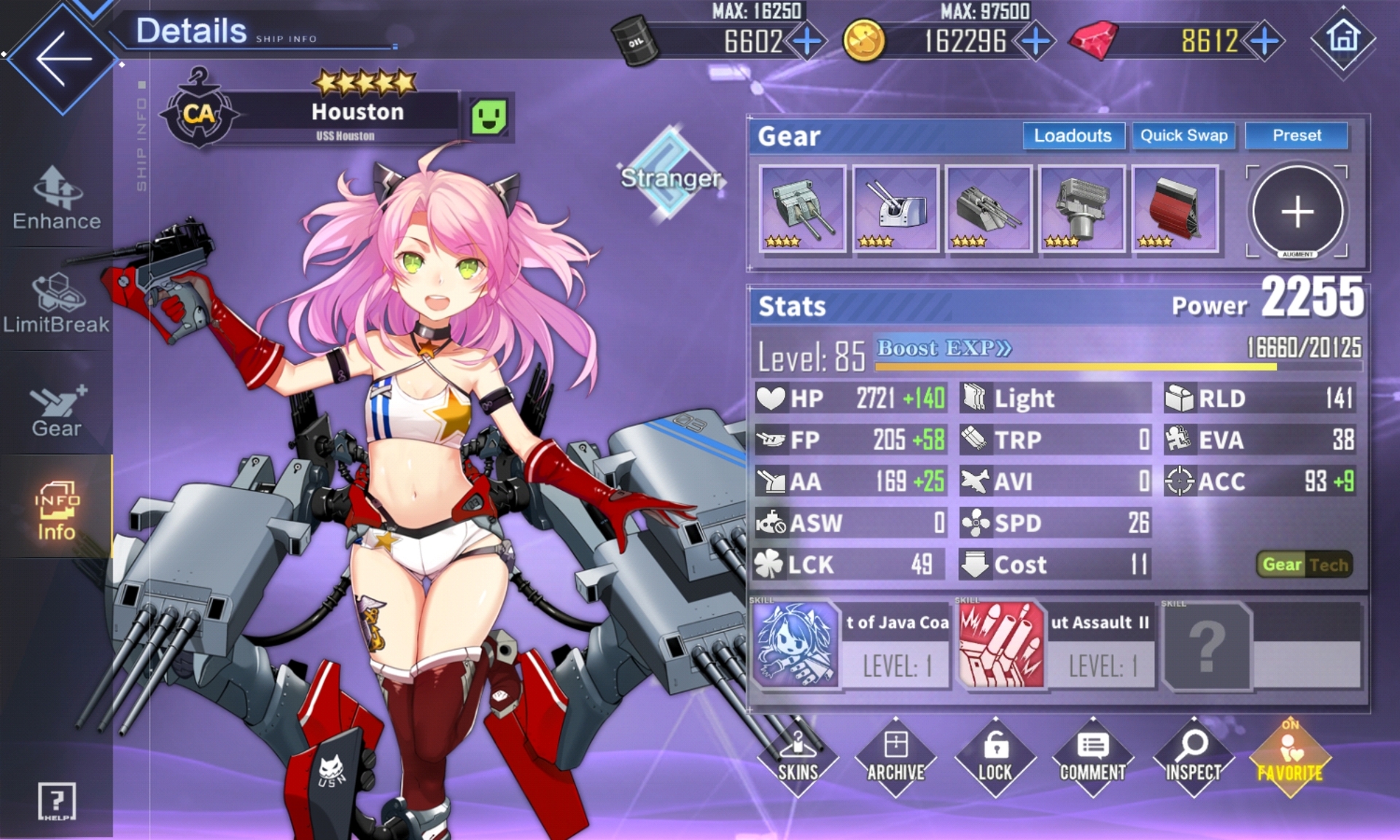This screenshot has width=1400, height=840.
Task: Add more oil with plus button
Action: point(807,41)
